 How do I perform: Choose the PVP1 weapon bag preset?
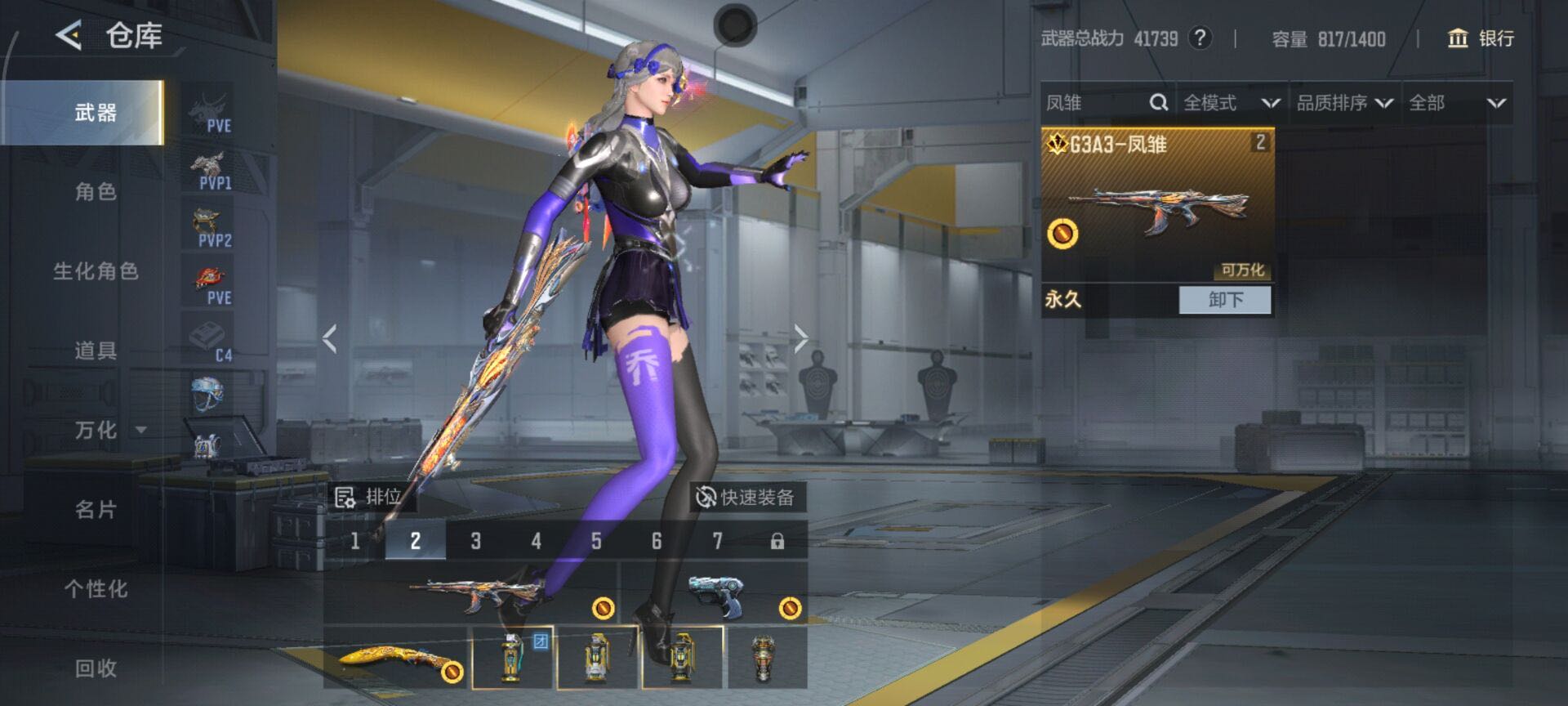(211, 171)
